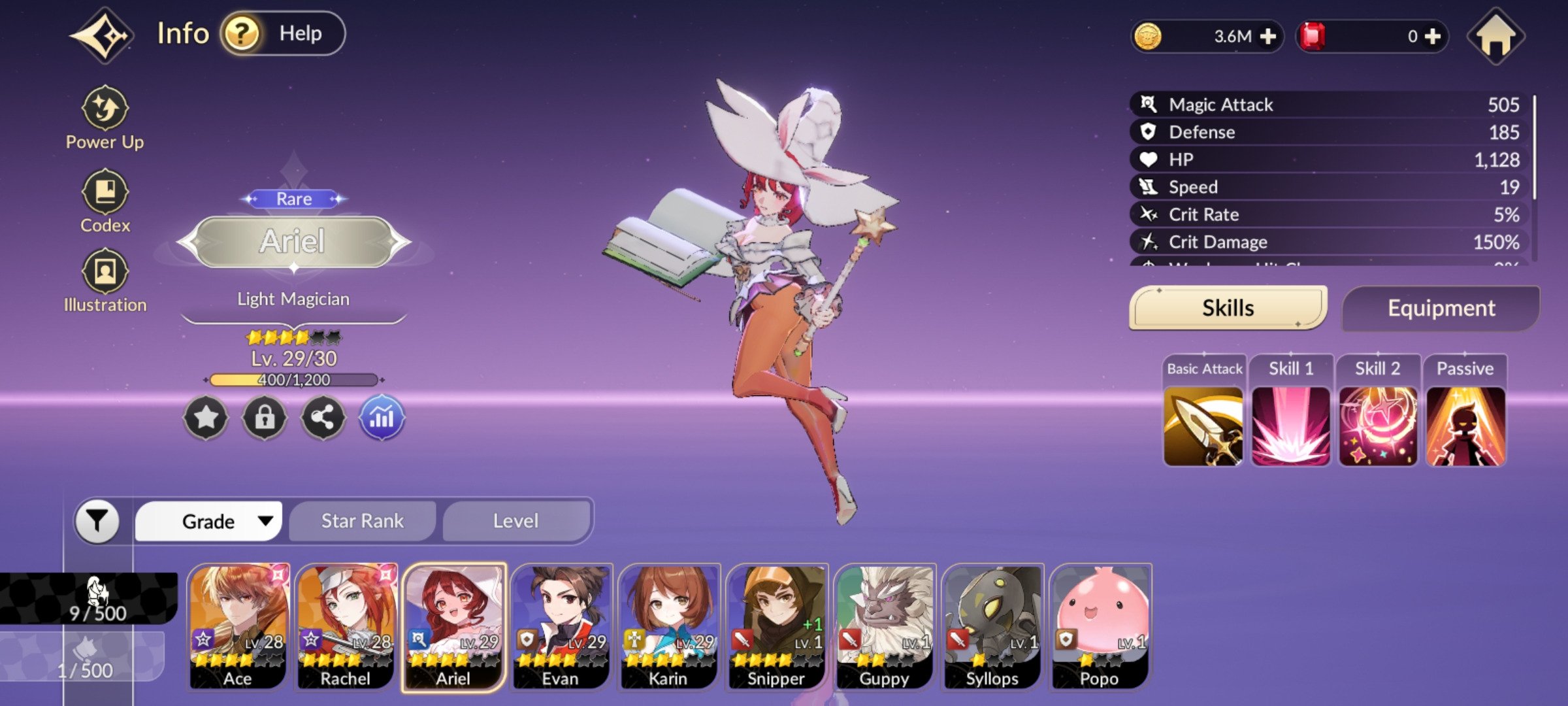Go back with the diamond arrow button
1568x706 pixels.
pos(103,35)
